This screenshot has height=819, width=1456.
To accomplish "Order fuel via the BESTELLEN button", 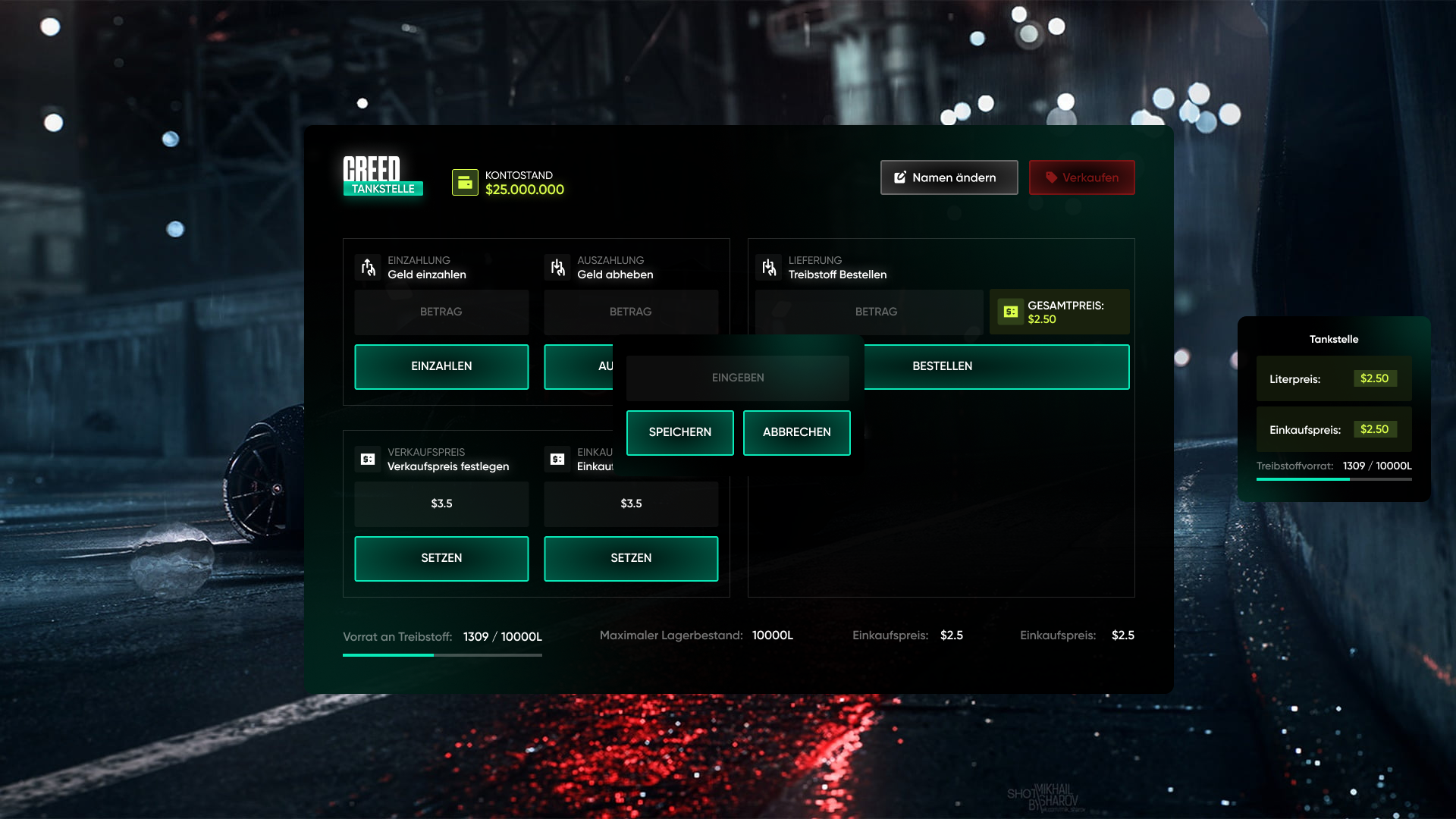I will pyautogui.click(x=941, y=366).
